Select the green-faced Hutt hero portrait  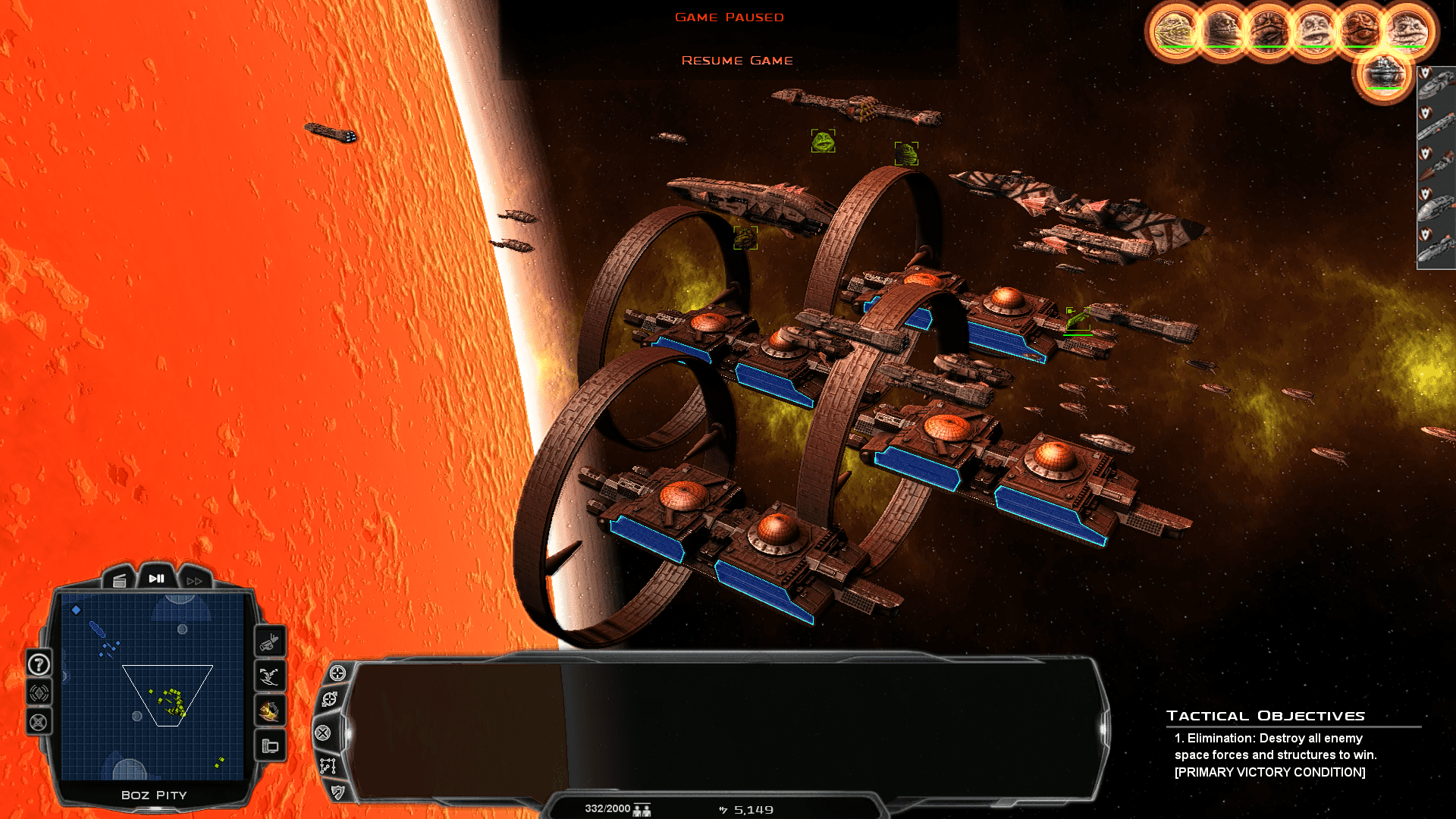click(1174, 31)
